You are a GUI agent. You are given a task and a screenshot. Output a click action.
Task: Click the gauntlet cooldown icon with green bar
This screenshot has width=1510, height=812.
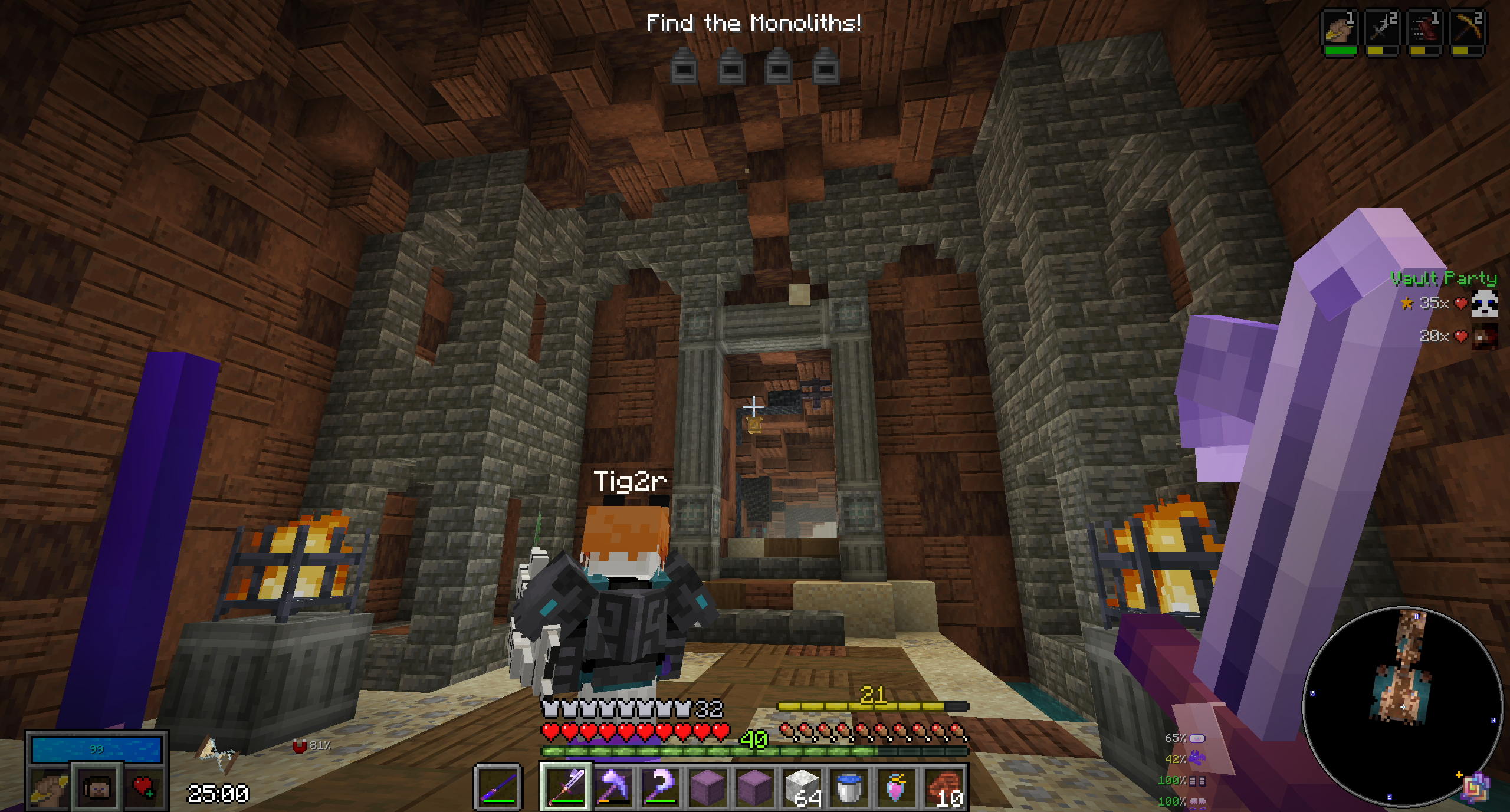click(x=1340, y=29)
